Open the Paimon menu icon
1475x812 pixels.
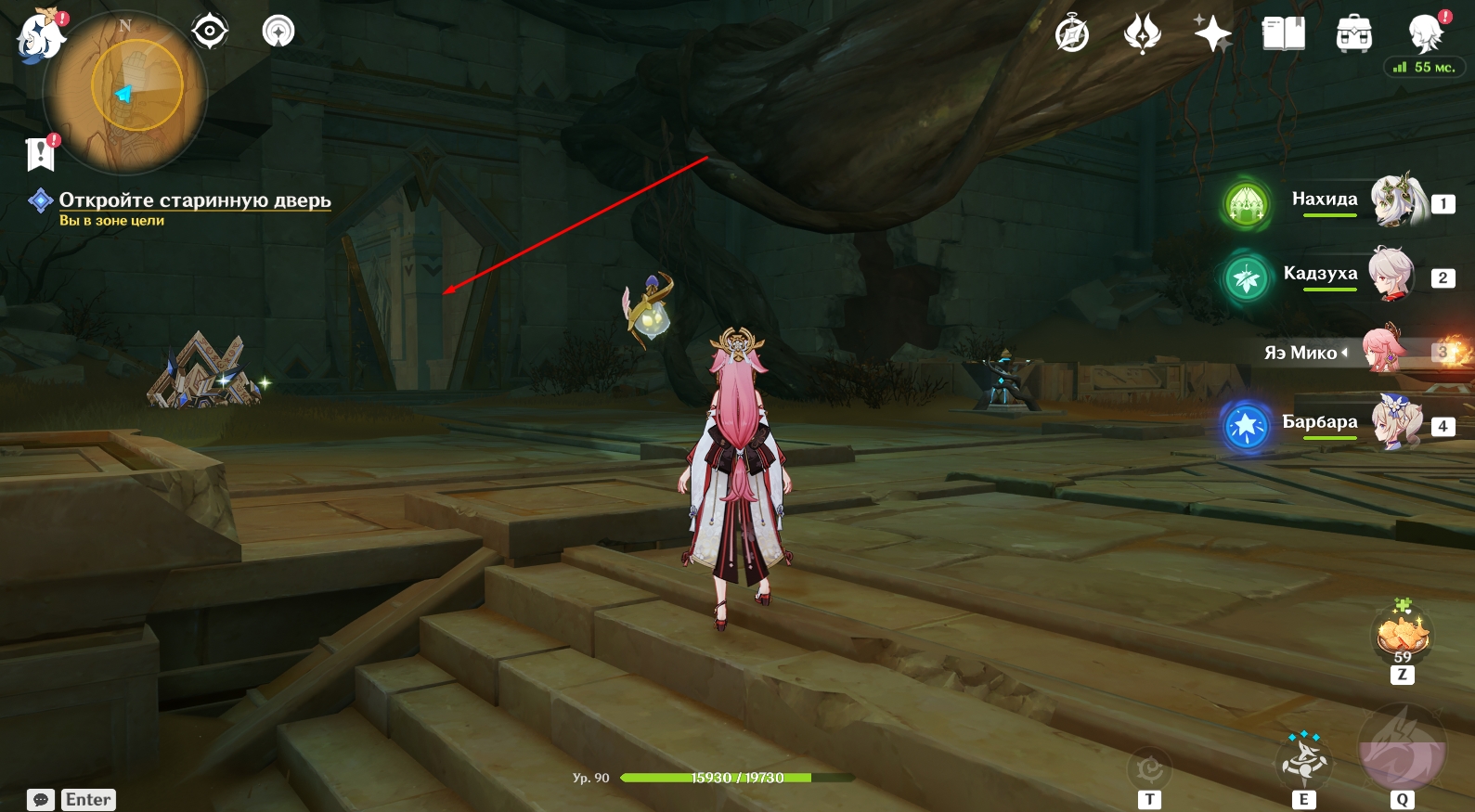click(x=40, y=37)
